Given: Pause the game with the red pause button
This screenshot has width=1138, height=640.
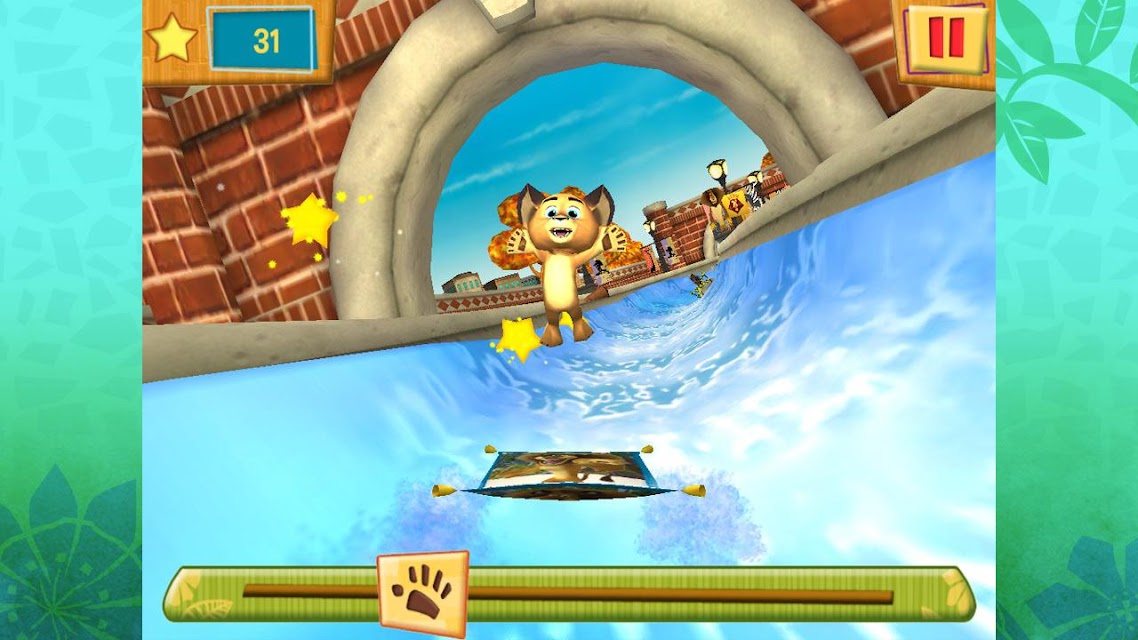Looking at the screenshot, I should coord(944,39).
